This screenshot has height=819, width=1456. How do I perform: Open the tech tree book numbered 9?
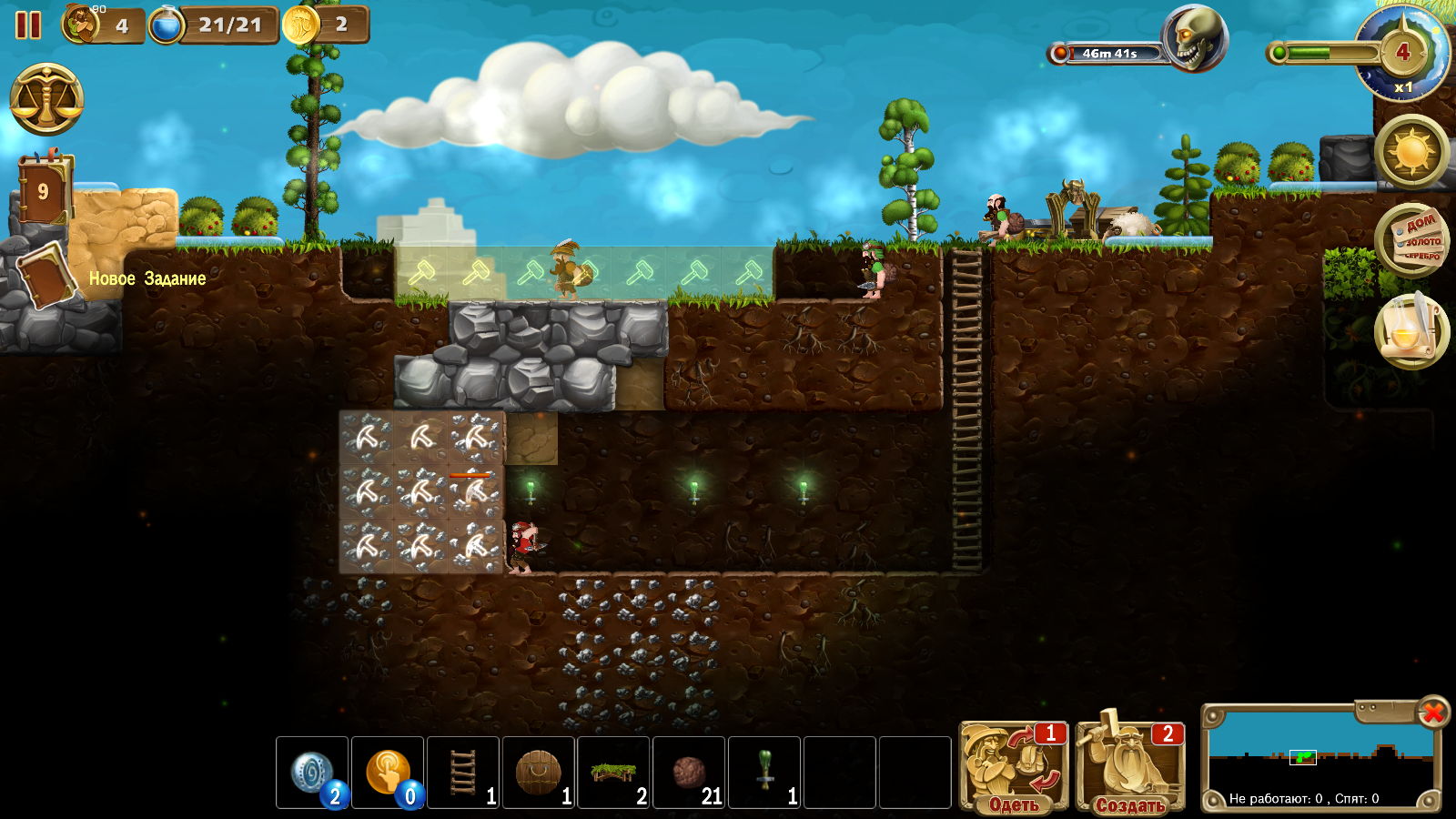tap(43, 190)
